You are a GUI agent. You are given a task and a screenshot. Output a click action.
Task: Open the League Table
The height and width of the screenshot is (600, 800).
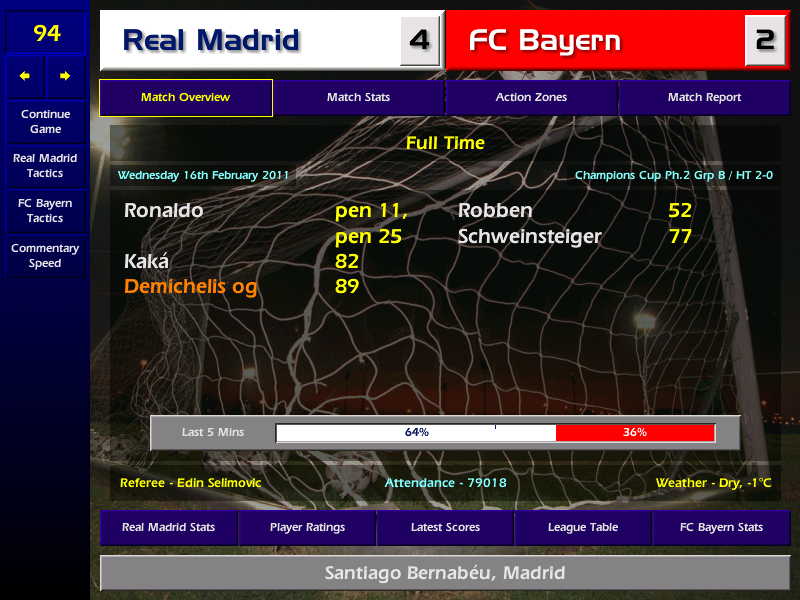click(x=583, y=527)
